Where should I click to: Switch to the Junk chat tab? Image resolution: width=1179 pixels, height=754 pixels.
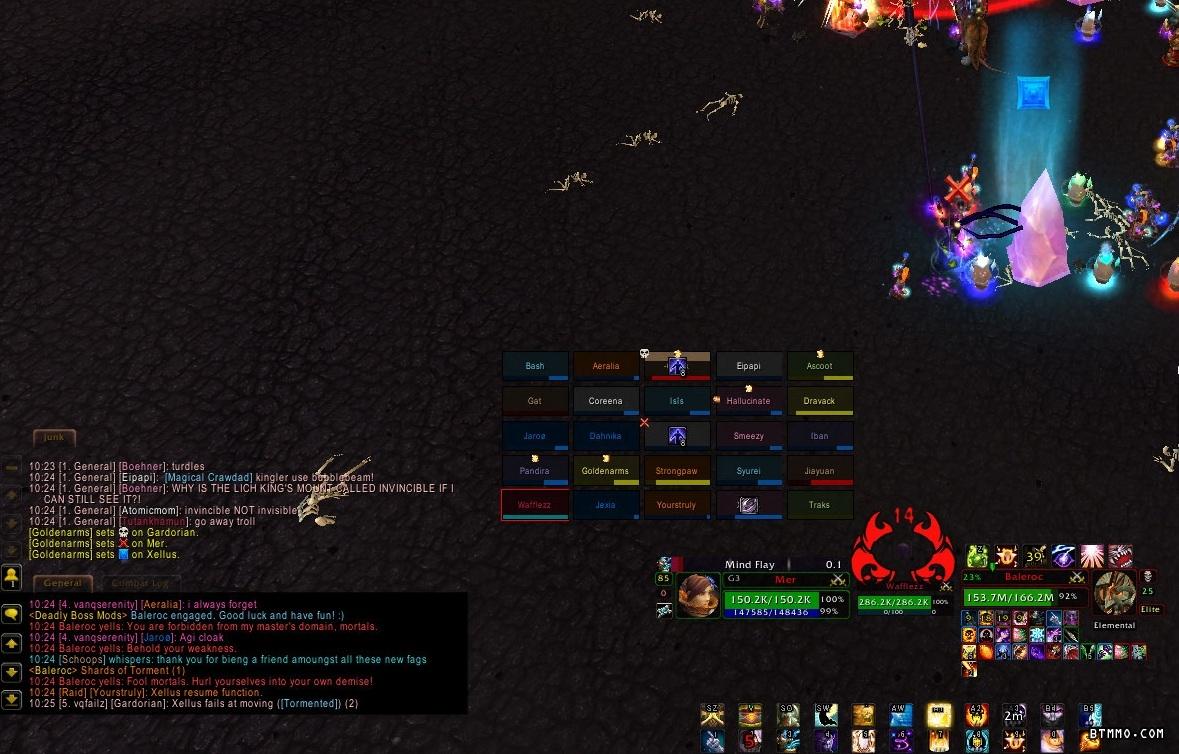click(x=54, y=437)
